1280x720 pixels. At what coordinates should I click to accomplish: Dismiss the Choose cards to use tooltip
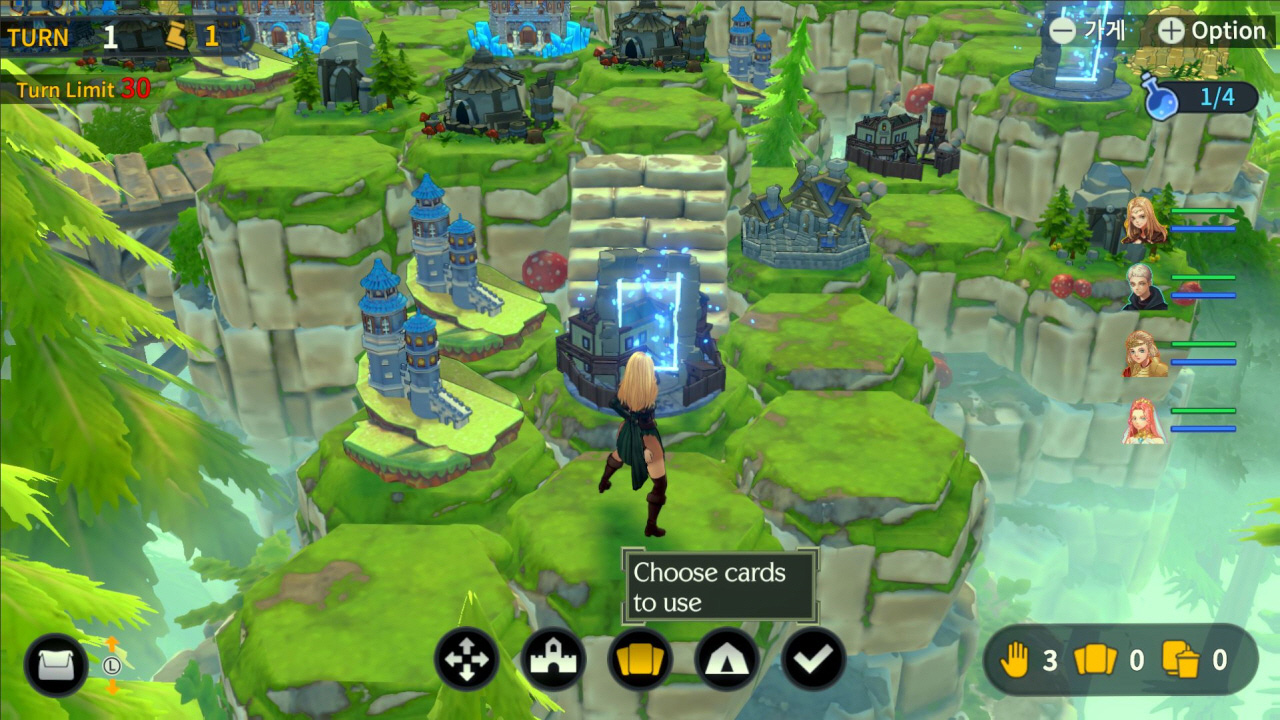point(719,585)
